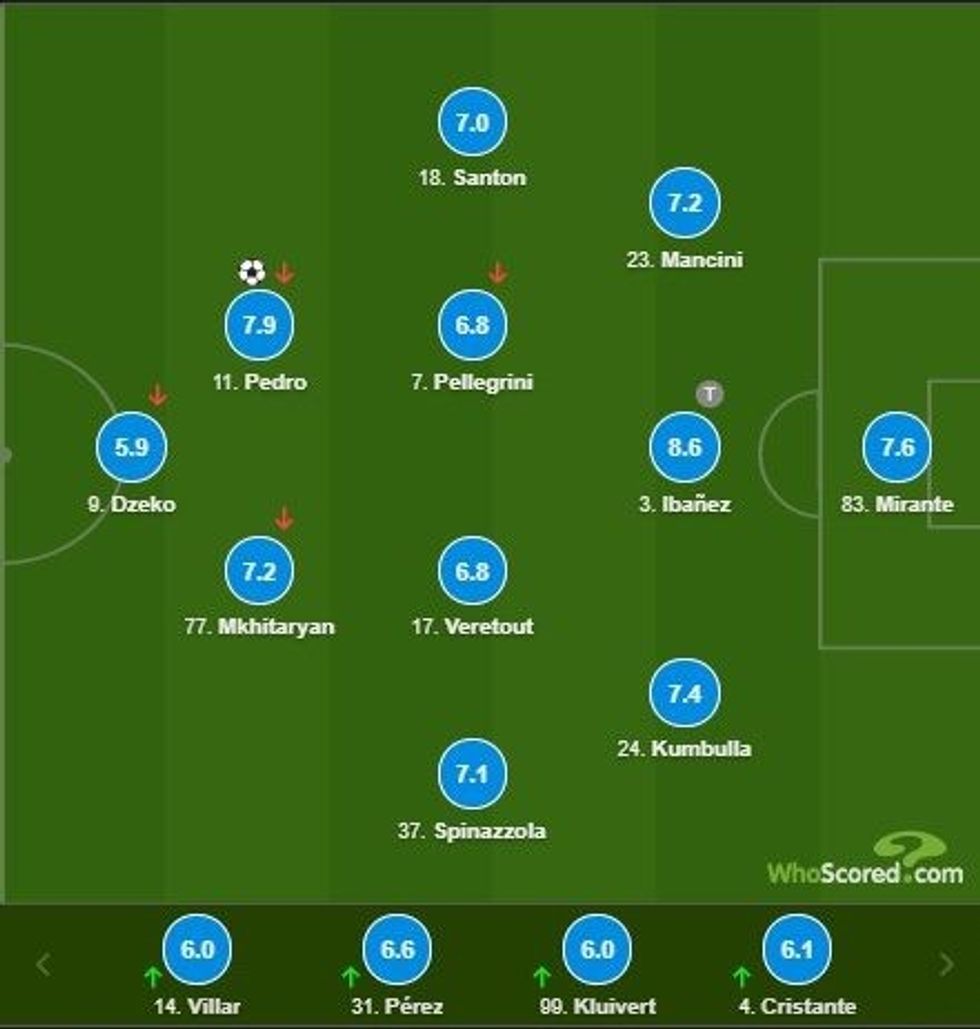Image resolution: width=980 pixels, height=1029 pixels.
Task: Select Dzeko's 5.9 rating circle
Action: (131, 447)
